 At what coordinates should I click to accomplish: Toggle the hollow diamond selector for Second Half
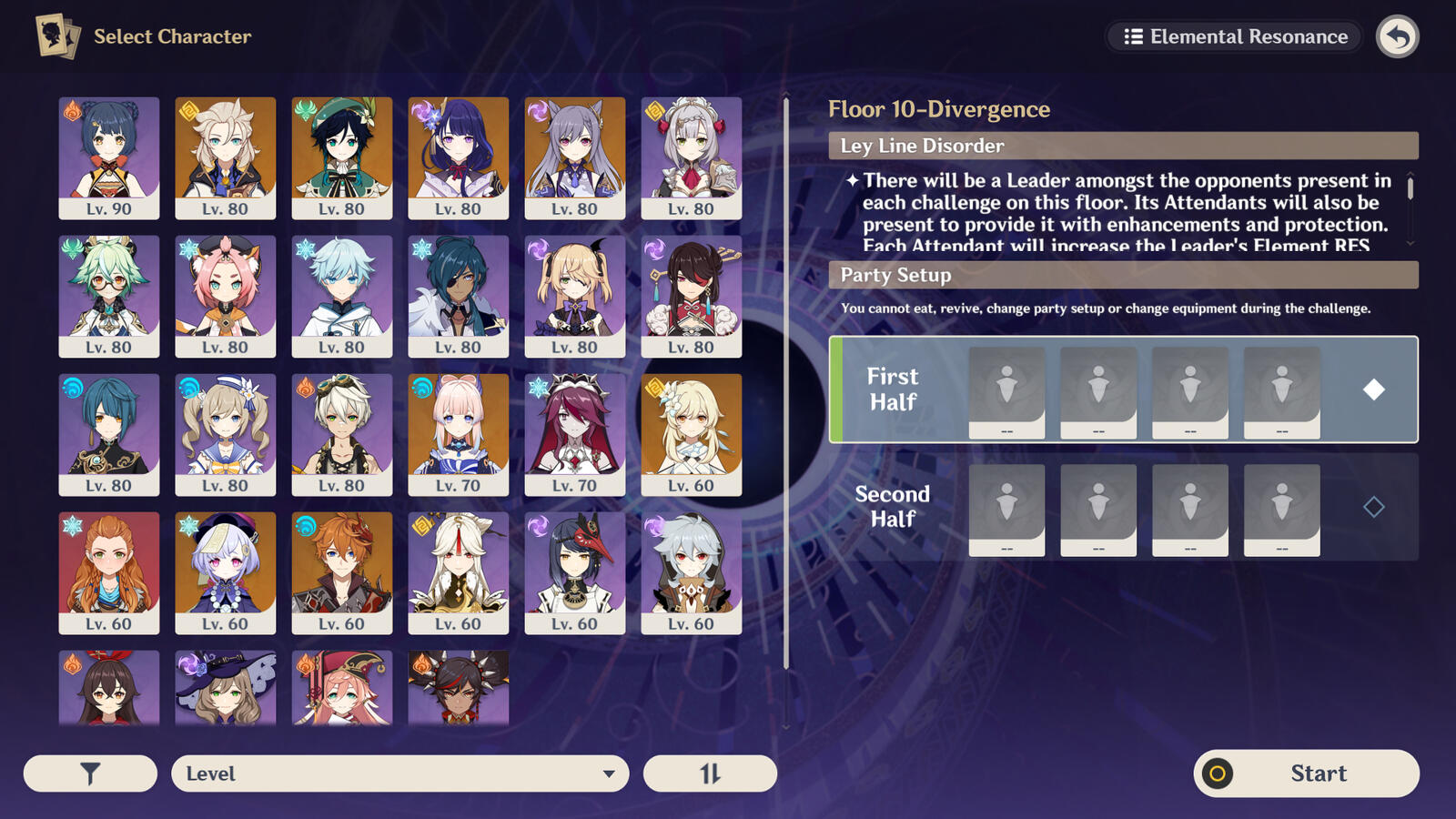pos(1376,508)
